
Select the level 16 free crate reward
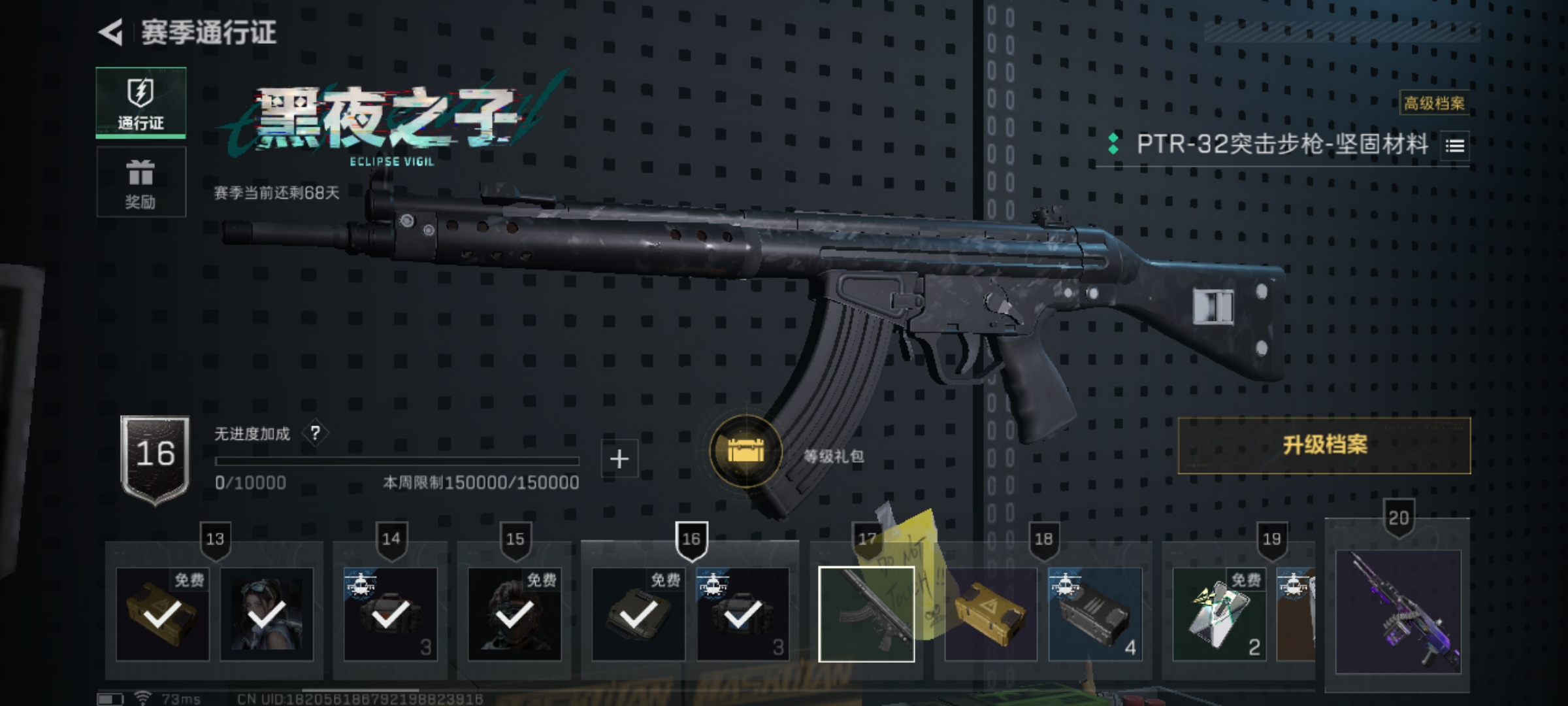coord(638,614)
